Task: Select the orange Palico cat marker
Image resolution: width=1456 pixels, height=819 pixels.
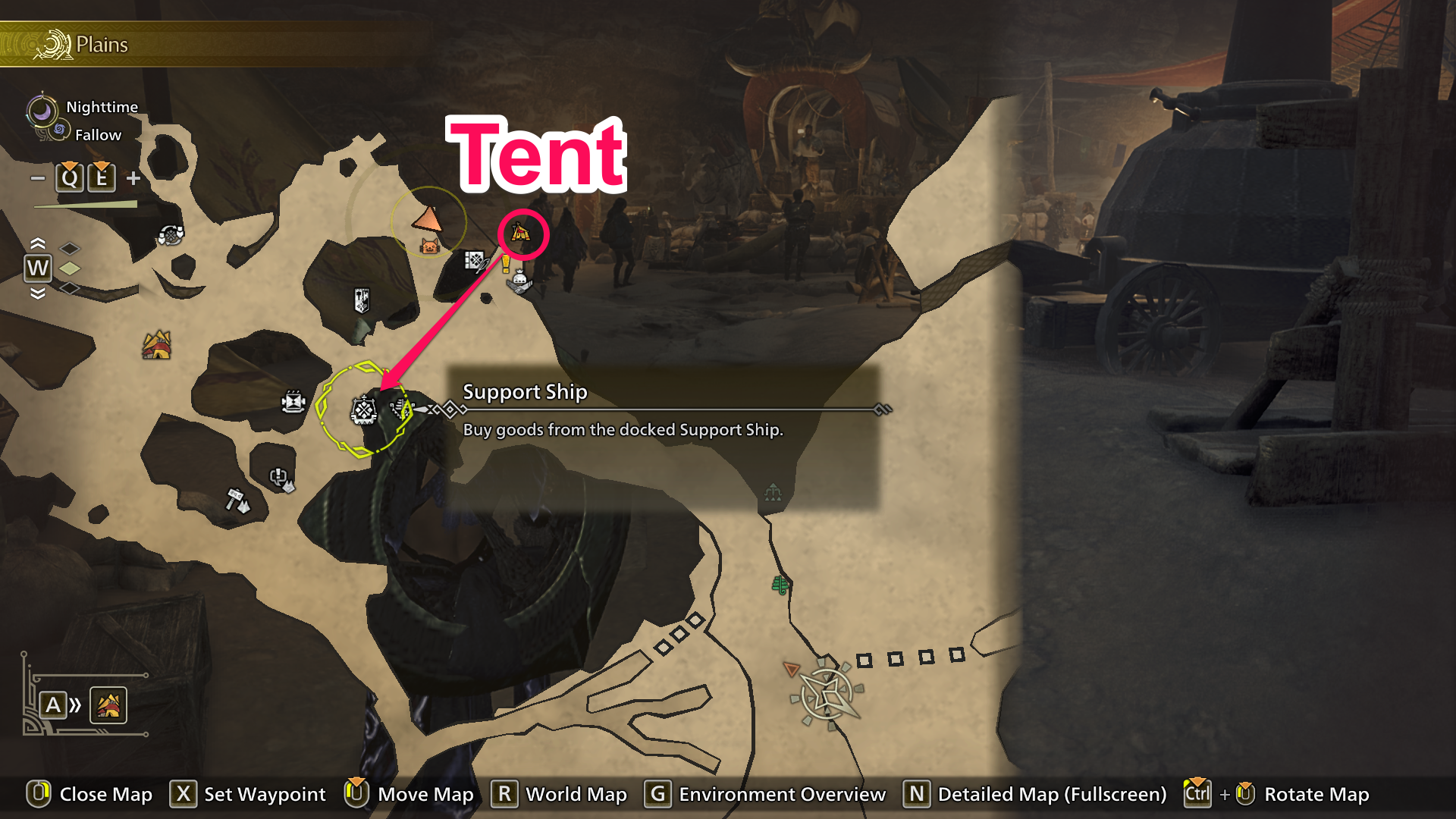Action: point(430,246)
